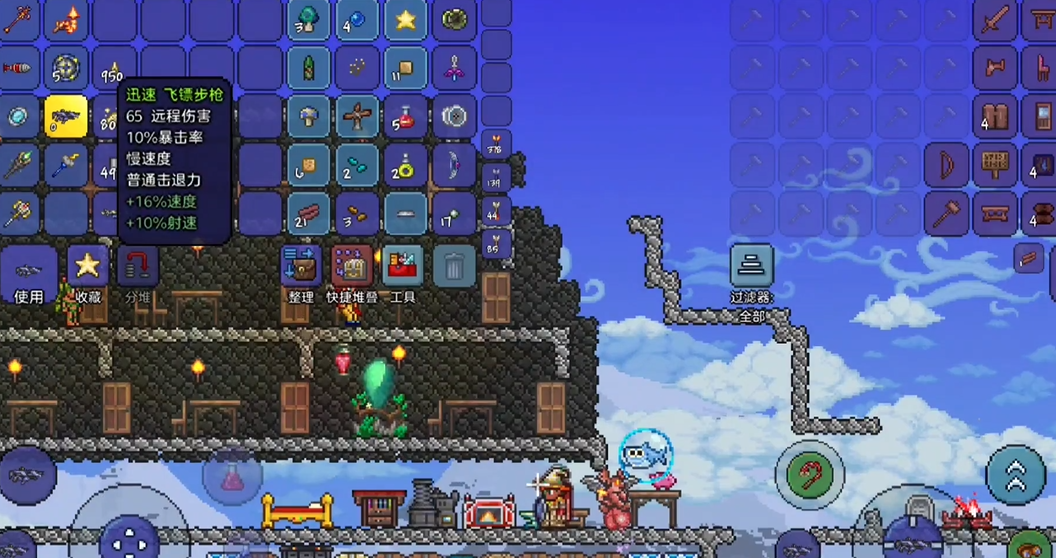Image resolution: width=1056 pixels, height=558 pixels.
Task: Choose the wooden bow crafting recipe
Action: click(x=946, y=165)
